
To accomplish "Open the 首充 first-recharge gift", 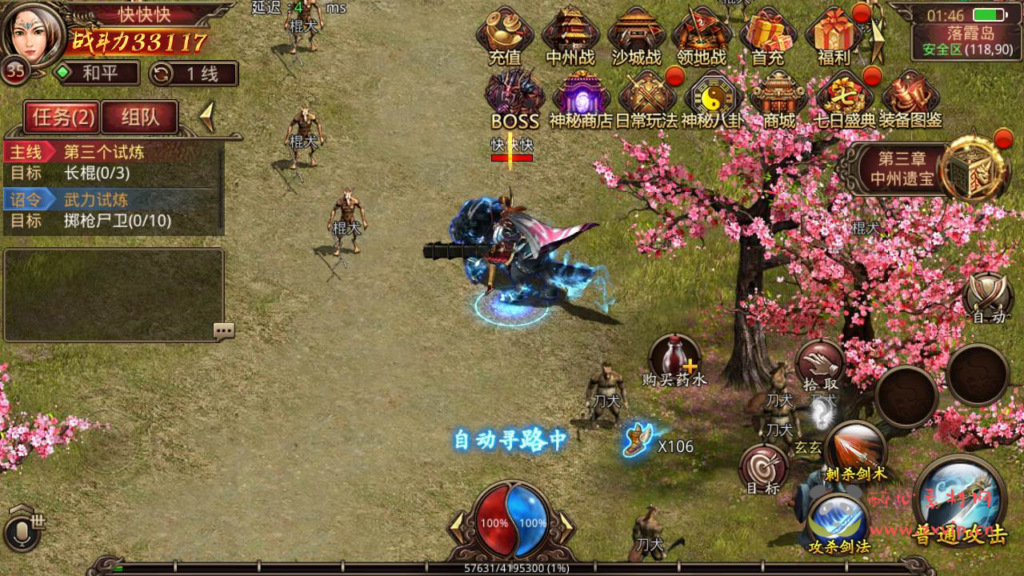I will [x=768, y=35].
